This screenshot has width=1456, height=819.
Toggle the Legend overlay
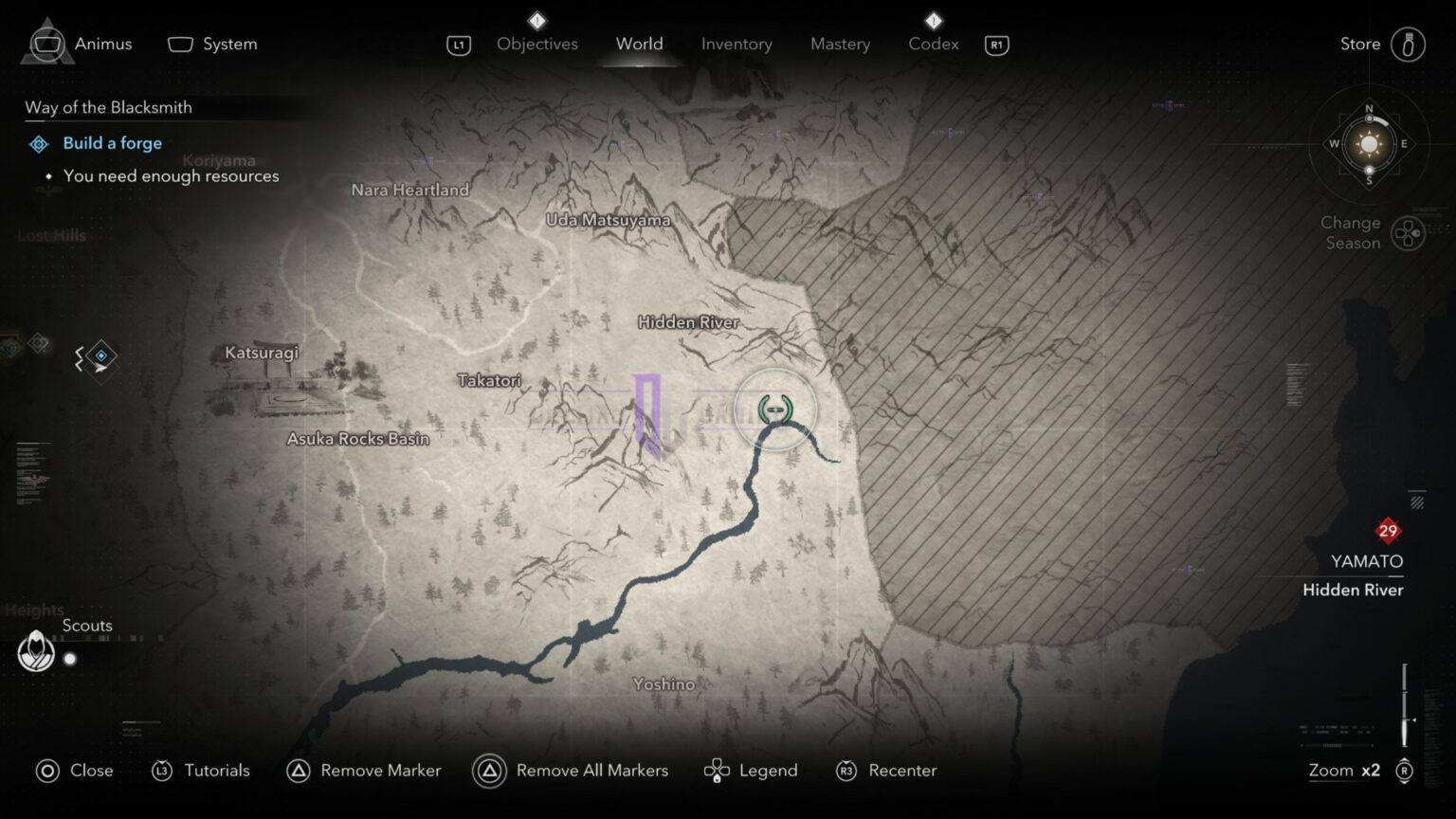click(717, 771)
